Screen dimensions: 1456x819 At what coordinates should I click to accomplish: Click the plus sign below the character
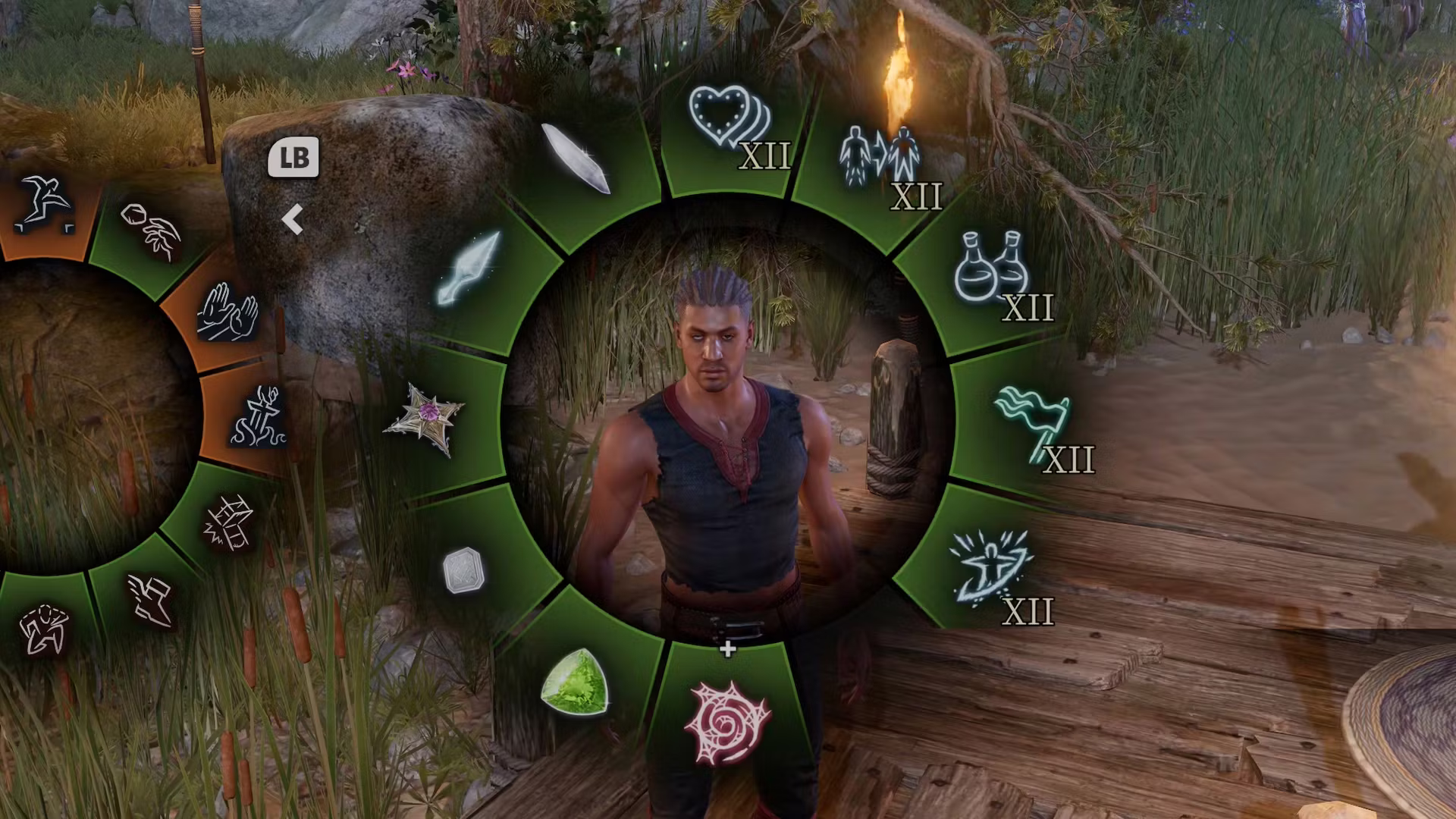coord(726,649)
